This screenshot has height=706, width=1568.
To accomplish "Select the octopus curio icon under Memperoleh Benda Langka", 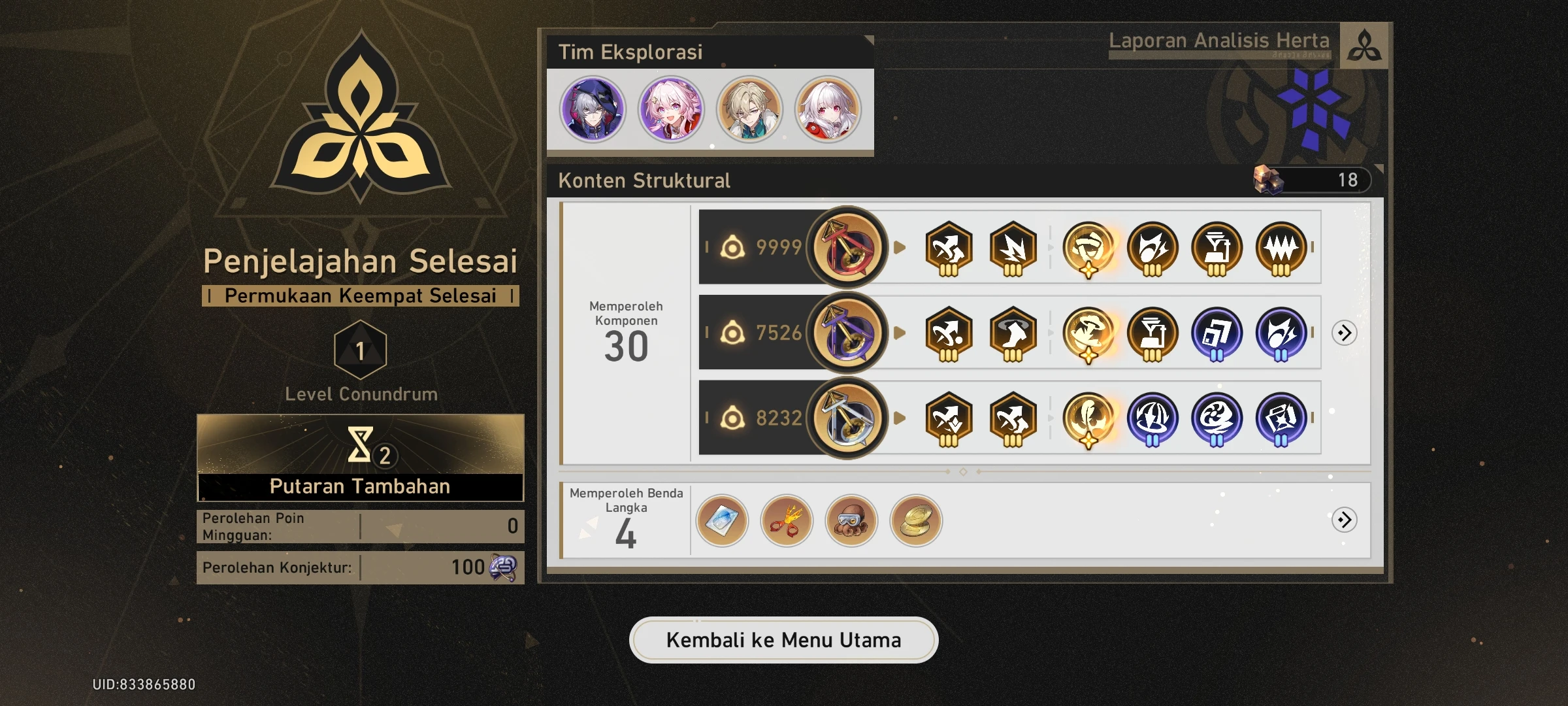I will point(851,521).
